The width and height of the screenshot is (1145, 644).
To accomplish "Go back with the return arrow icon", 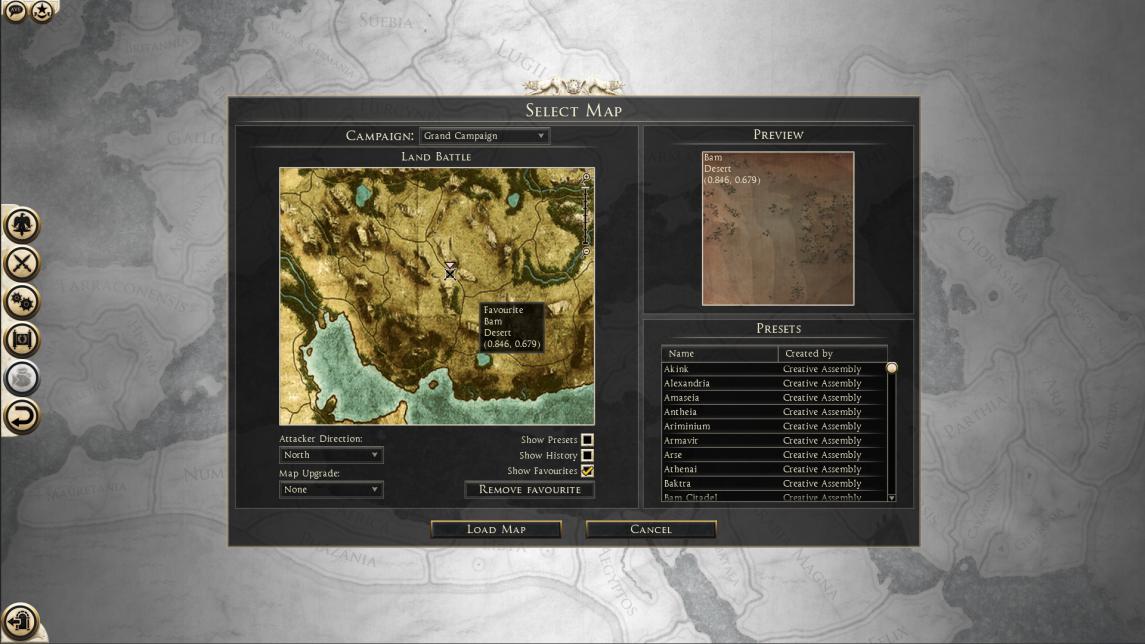I will (x=22, y=415).
